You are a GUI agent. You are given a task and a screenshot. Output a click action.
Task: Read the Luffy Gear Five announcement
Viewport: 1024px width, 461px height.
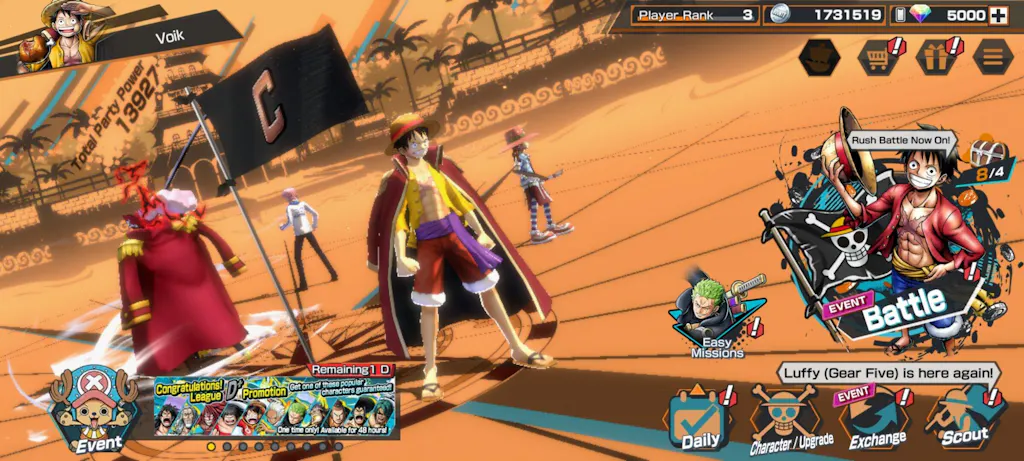coord(887,373)
